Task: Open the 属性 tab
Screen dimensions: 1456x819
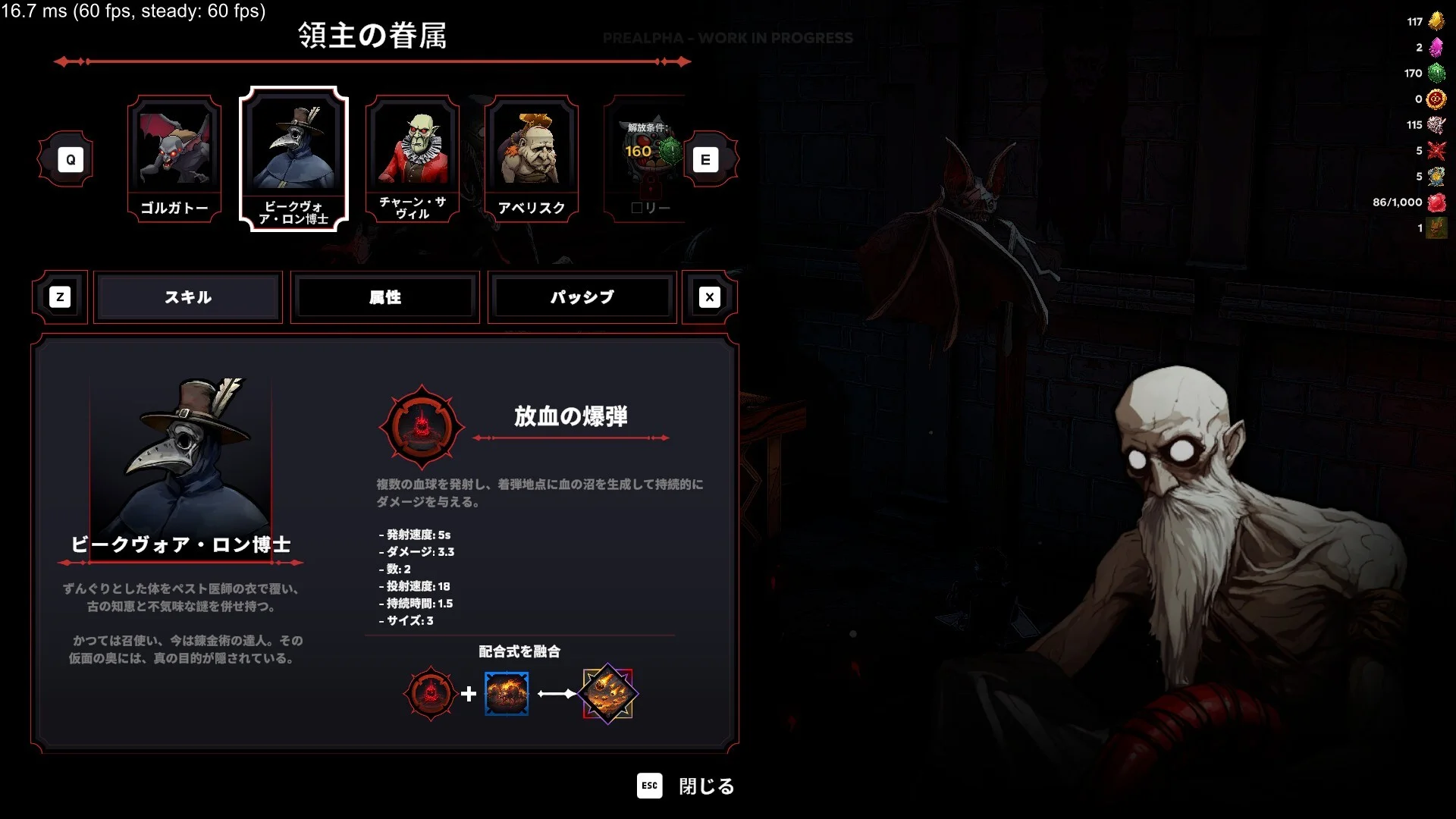Action: coord(385,297)
